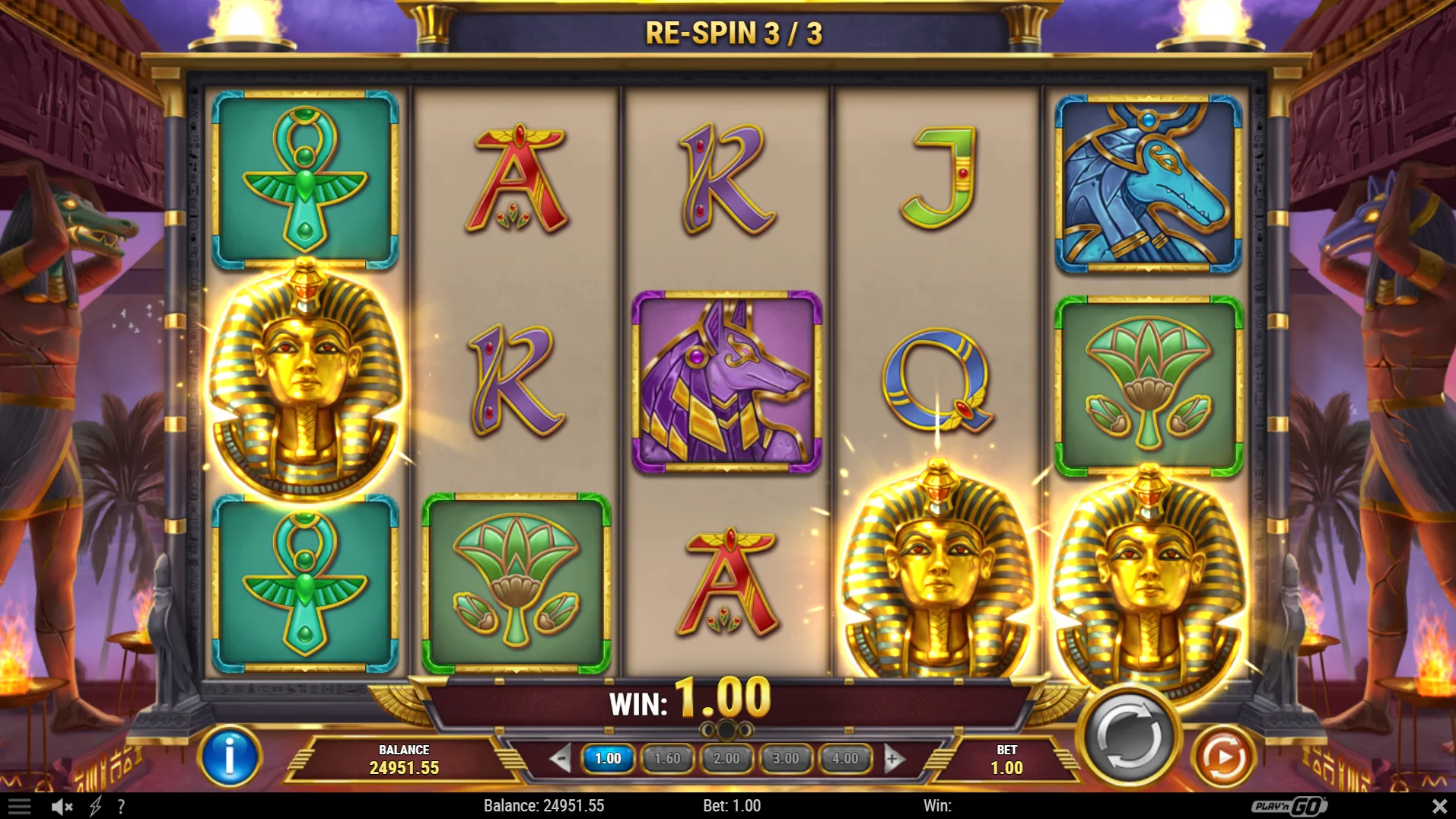This screenshot has width=1456, height=819.
Task: Spin the reels with the round button
Action: [1129, 736]
